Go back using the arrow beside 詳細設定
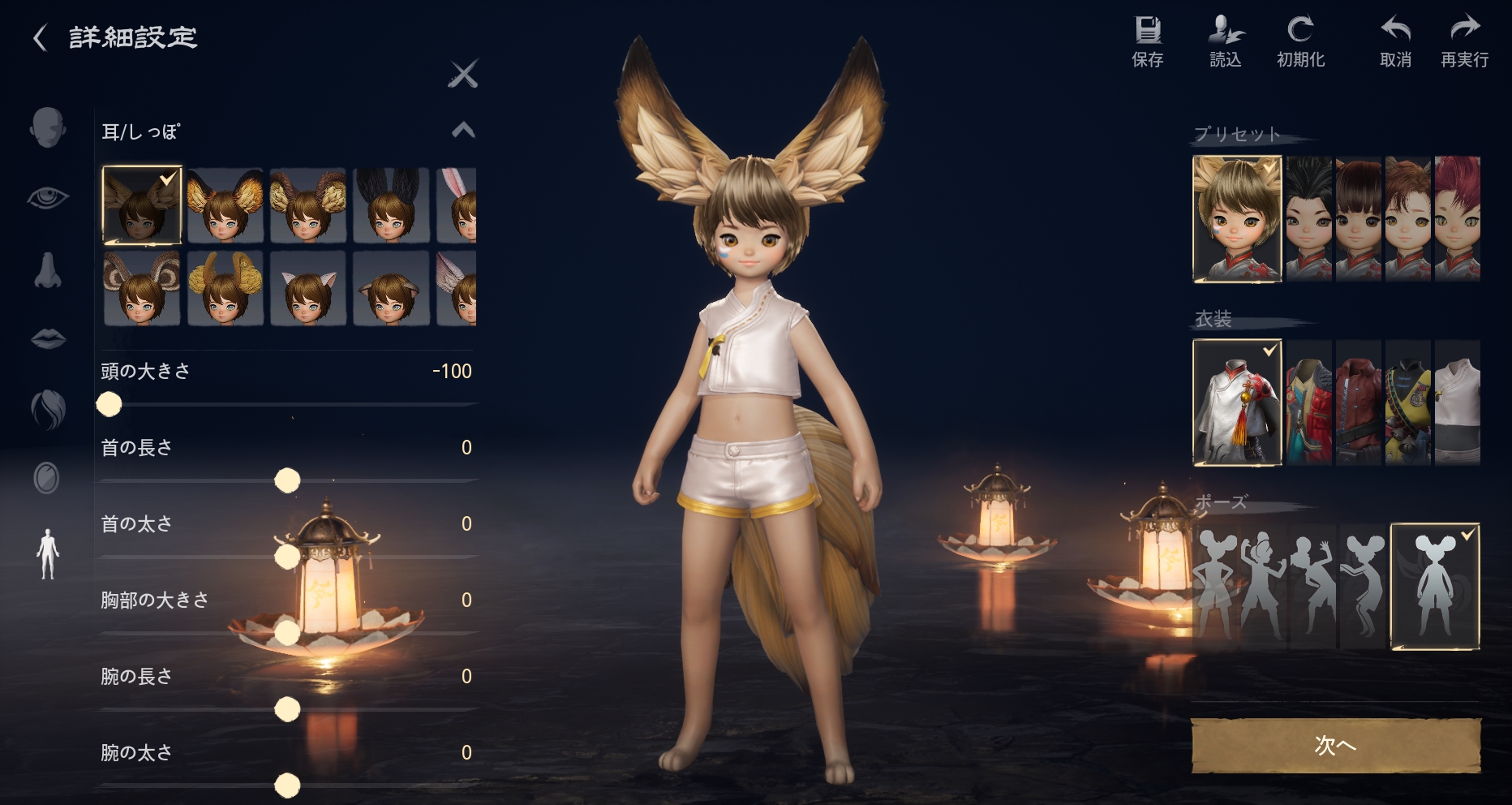The image size is (1512, 805). [40, 37]
